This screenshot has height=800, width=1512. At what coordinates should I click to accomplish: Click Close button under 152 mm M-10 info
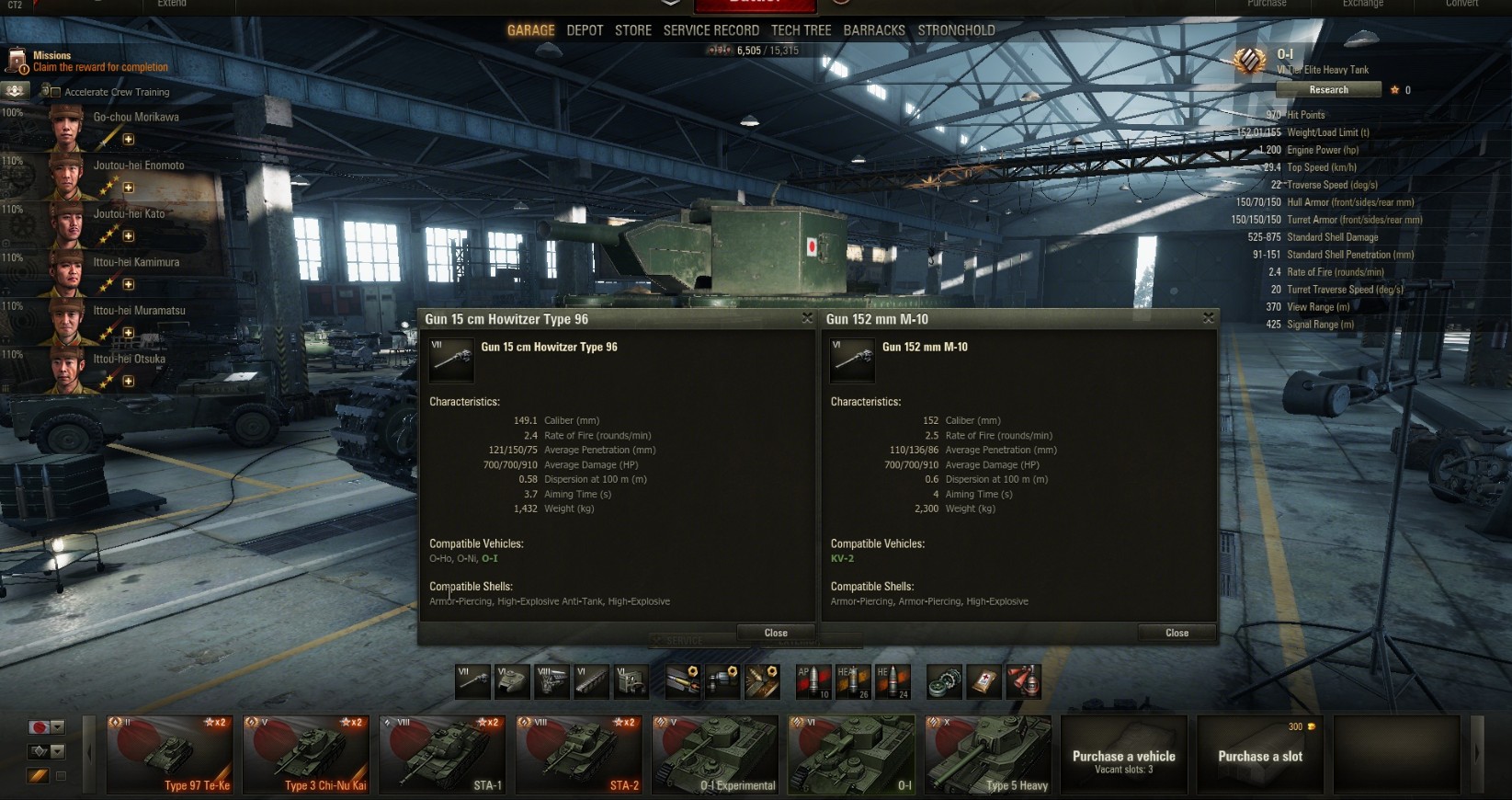[x=1177, y=633]
